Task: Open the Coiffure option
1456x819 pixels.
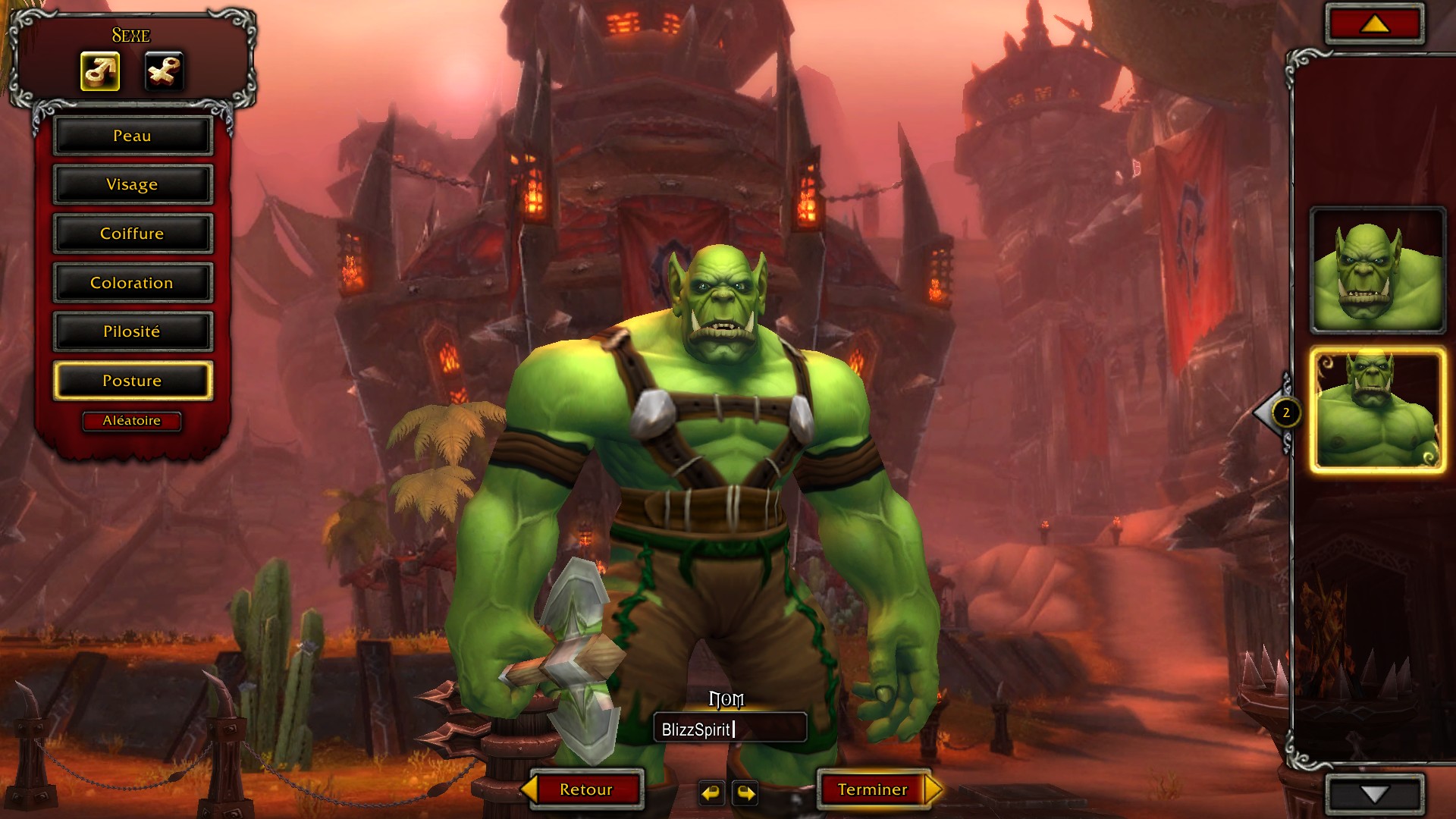Action: click(132, 234)
